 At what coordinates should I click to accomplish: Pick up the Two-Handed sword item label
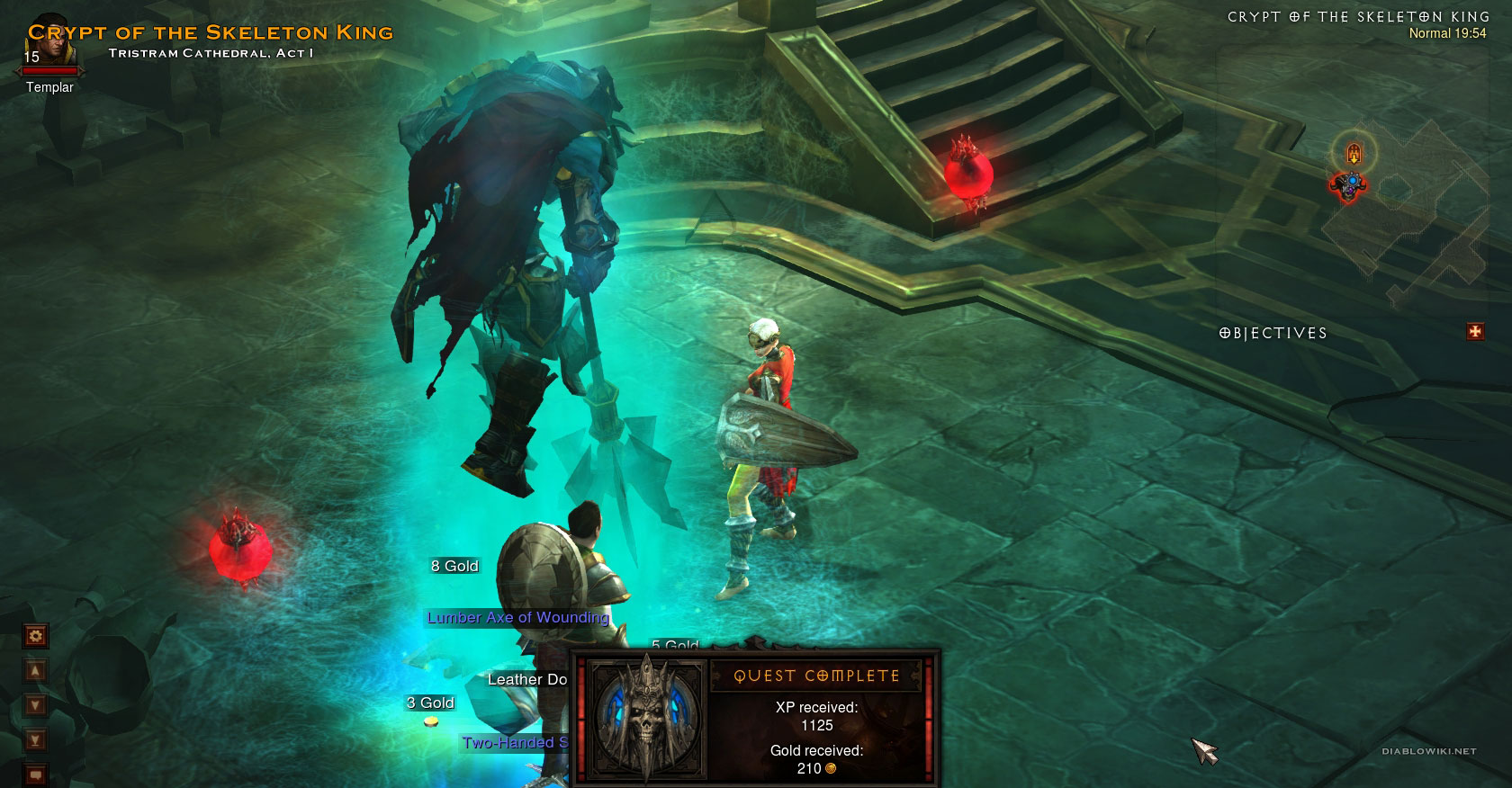click(x=515, y=742)
